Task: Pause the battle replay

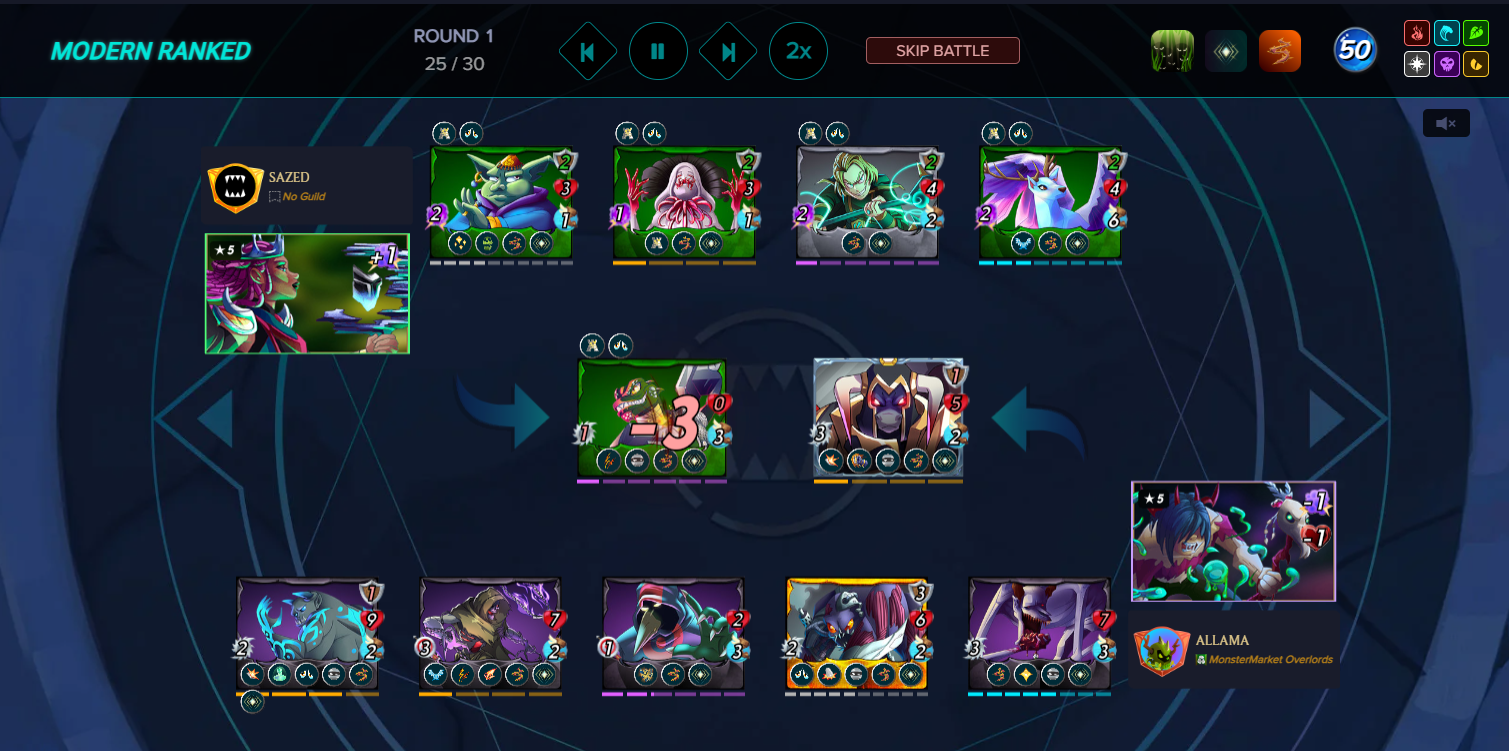Action: (x=658, y=51)
